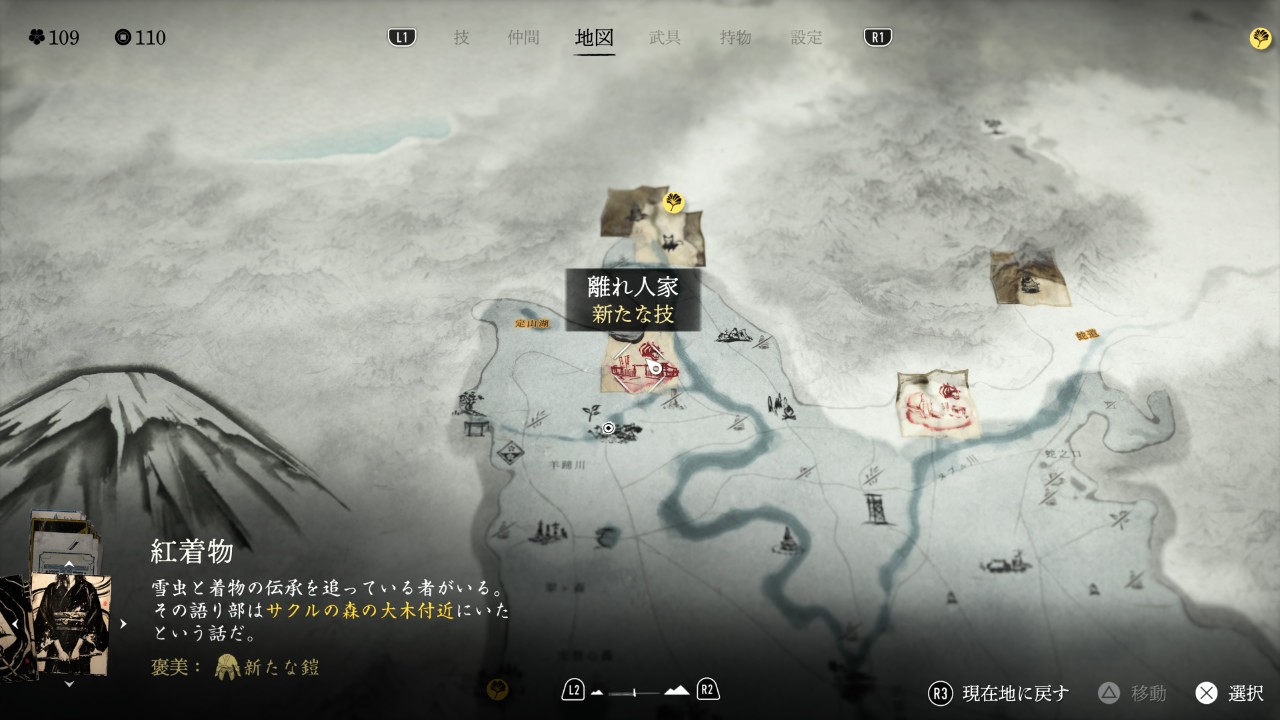Select the campfire map marker
The image size is (1280, 720).
(781, 406)
